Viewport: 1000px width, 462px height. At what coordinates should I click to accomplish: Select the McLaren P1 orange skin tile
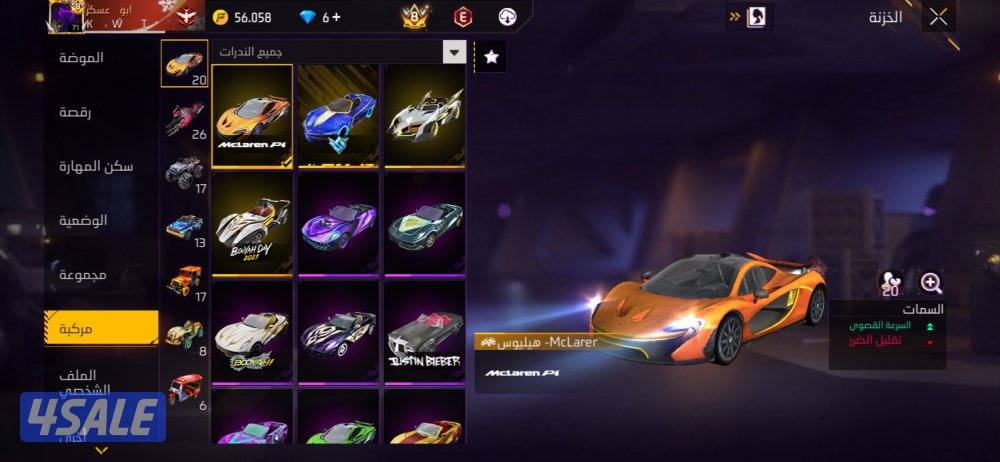click(252, 116)
